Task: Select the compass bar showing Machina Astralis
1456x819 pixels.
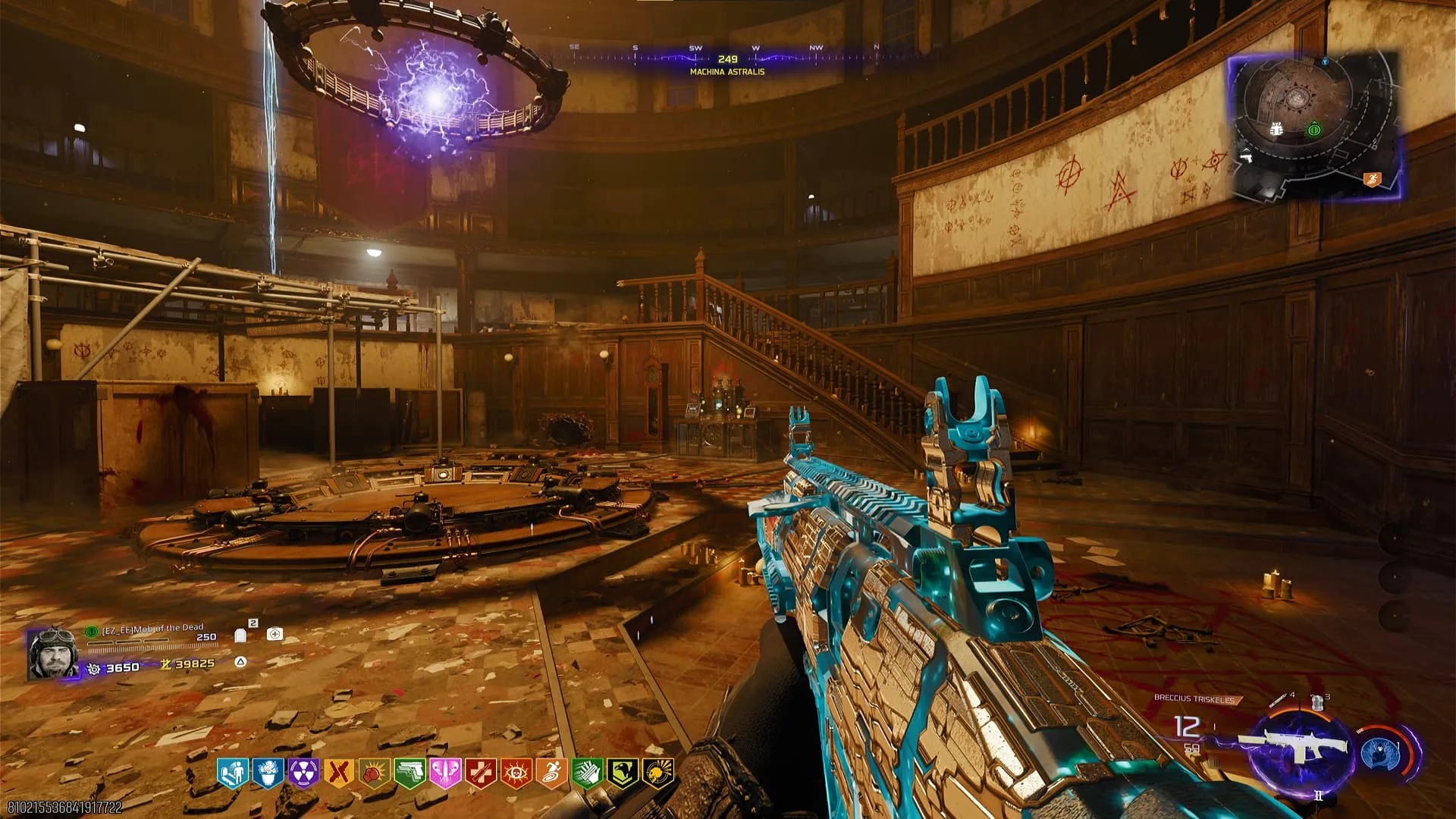Action: coord(726,59)
